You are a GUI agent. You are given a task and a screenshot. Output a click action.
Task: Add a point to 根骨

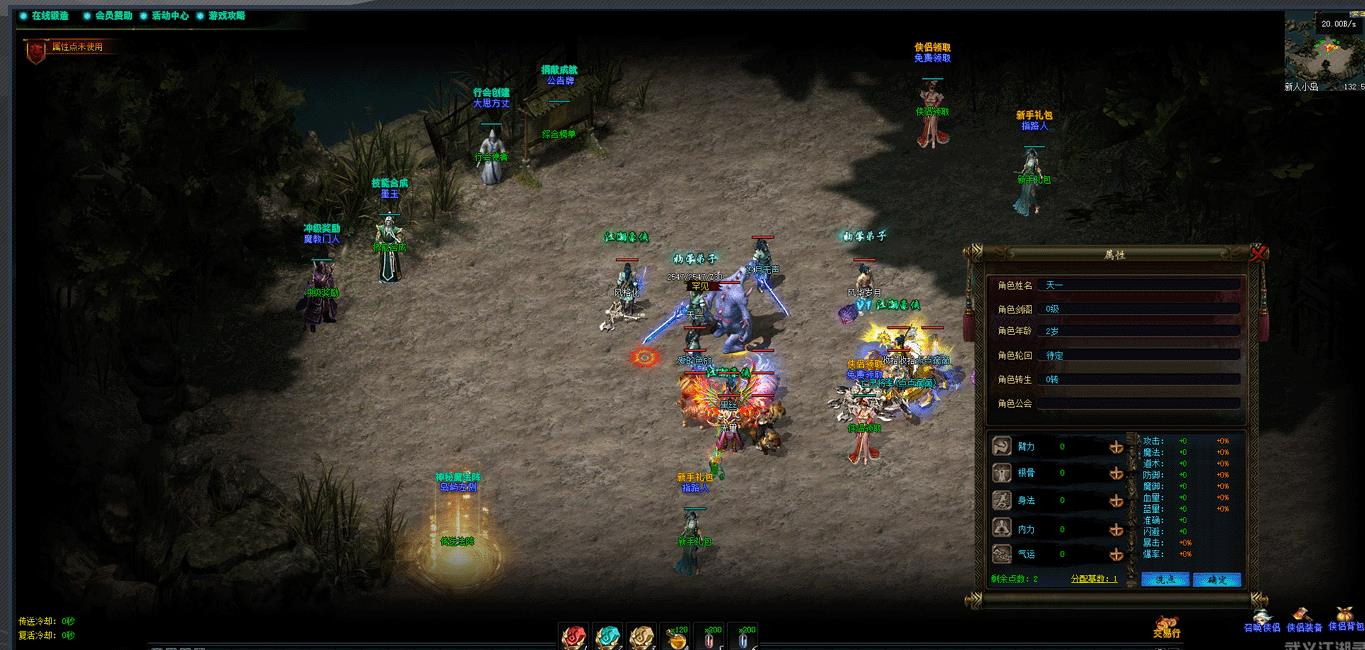[1117, 474]
